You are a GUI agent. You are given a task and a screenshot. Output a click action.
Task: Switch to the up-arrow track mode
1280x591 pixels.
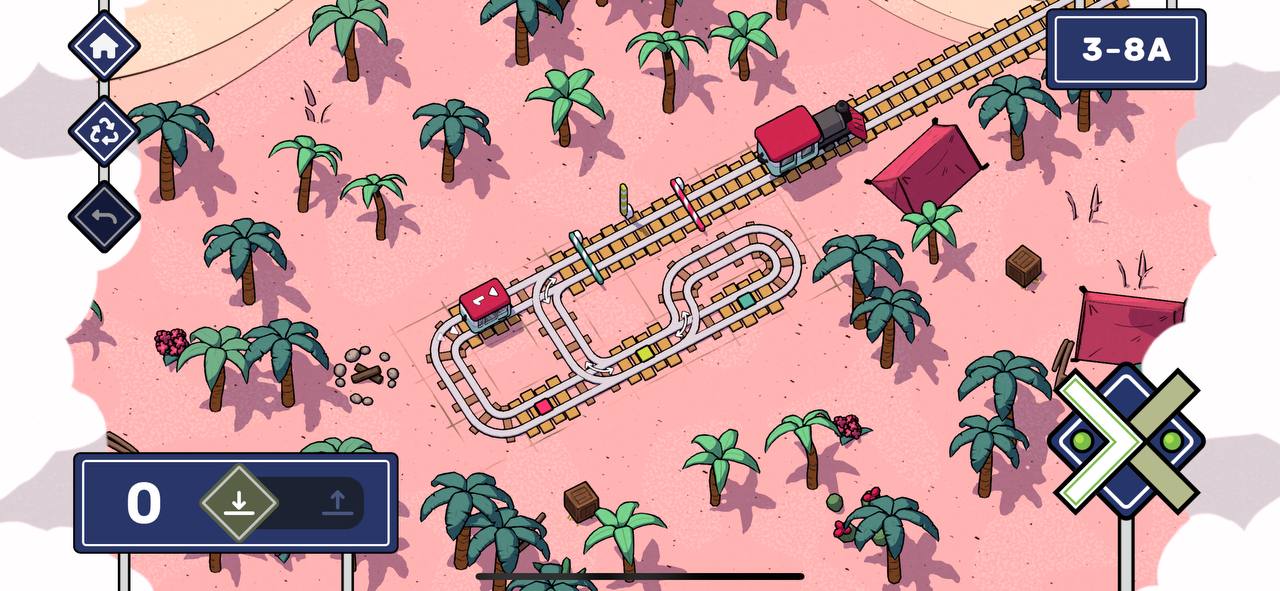click(337, 503)
